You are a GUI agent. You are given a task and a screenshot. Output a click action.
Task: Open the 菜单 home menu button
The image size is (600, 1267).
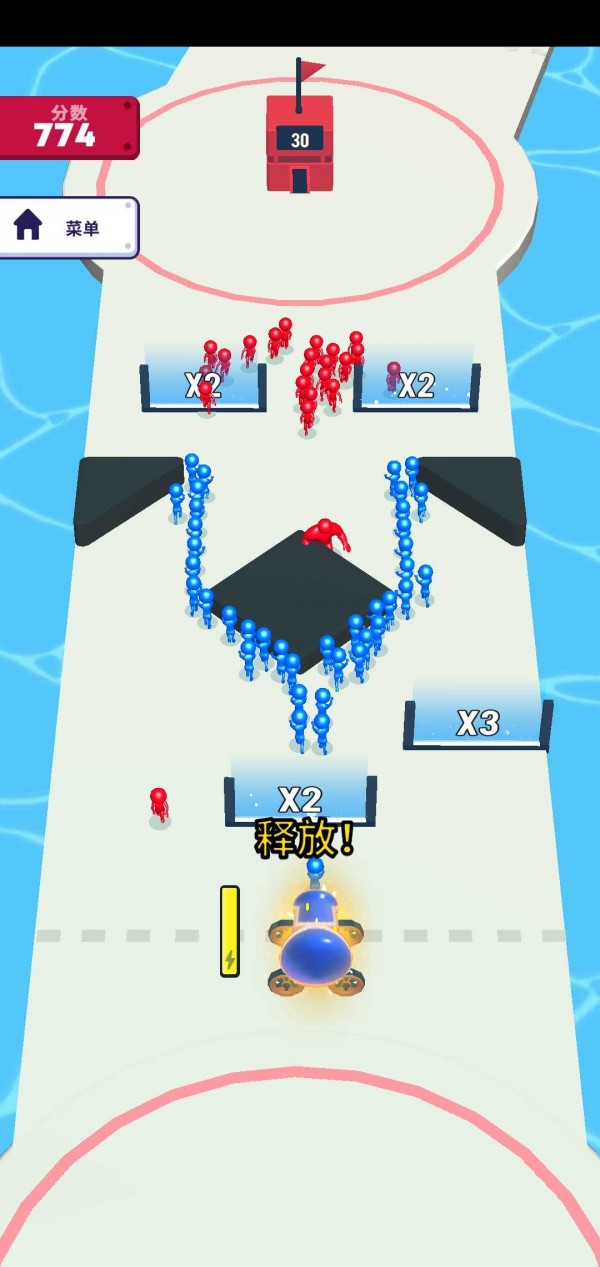[x=66, y=228]
